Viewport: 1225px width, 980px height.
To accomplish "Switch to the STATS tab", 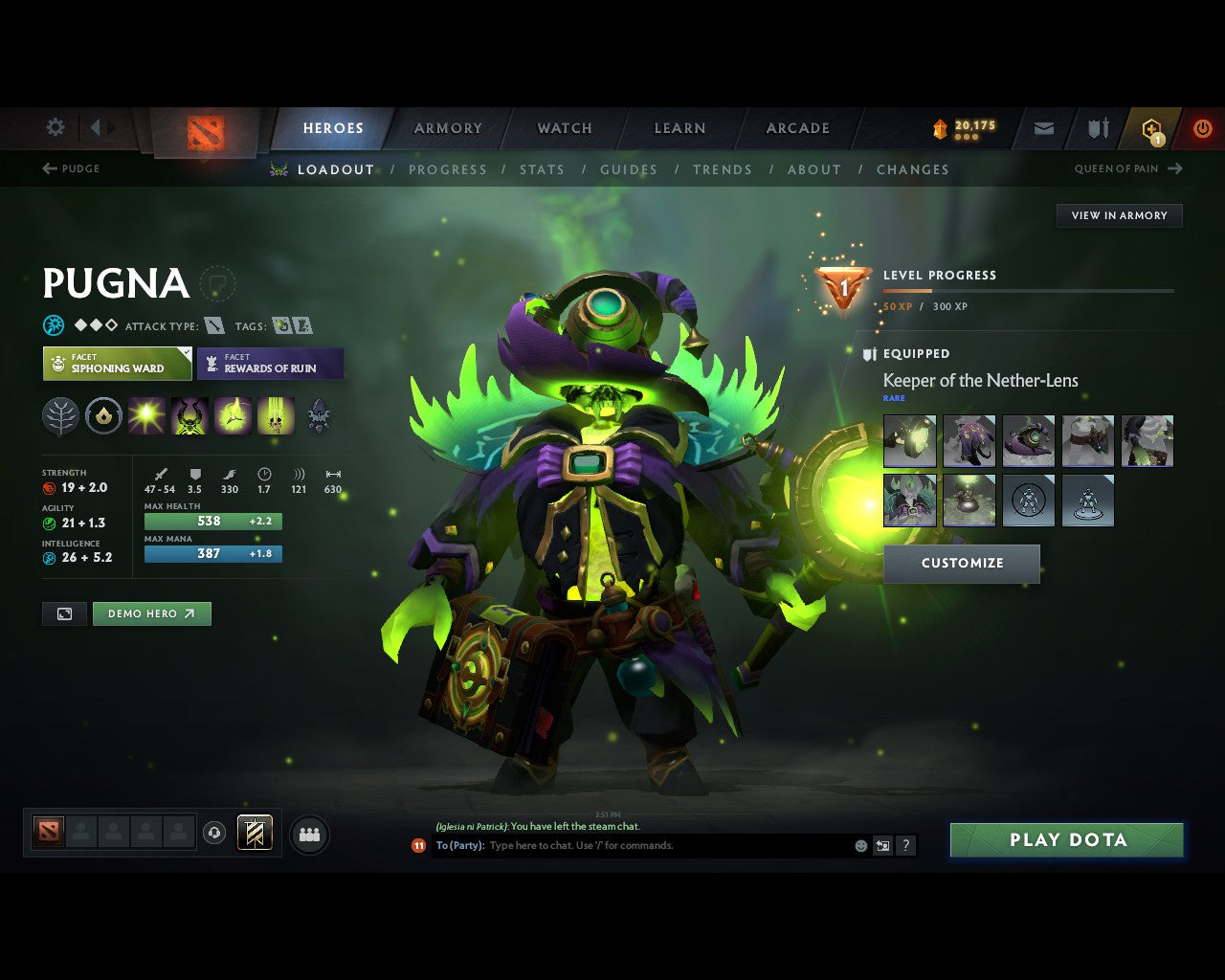I will coord(542,169).
